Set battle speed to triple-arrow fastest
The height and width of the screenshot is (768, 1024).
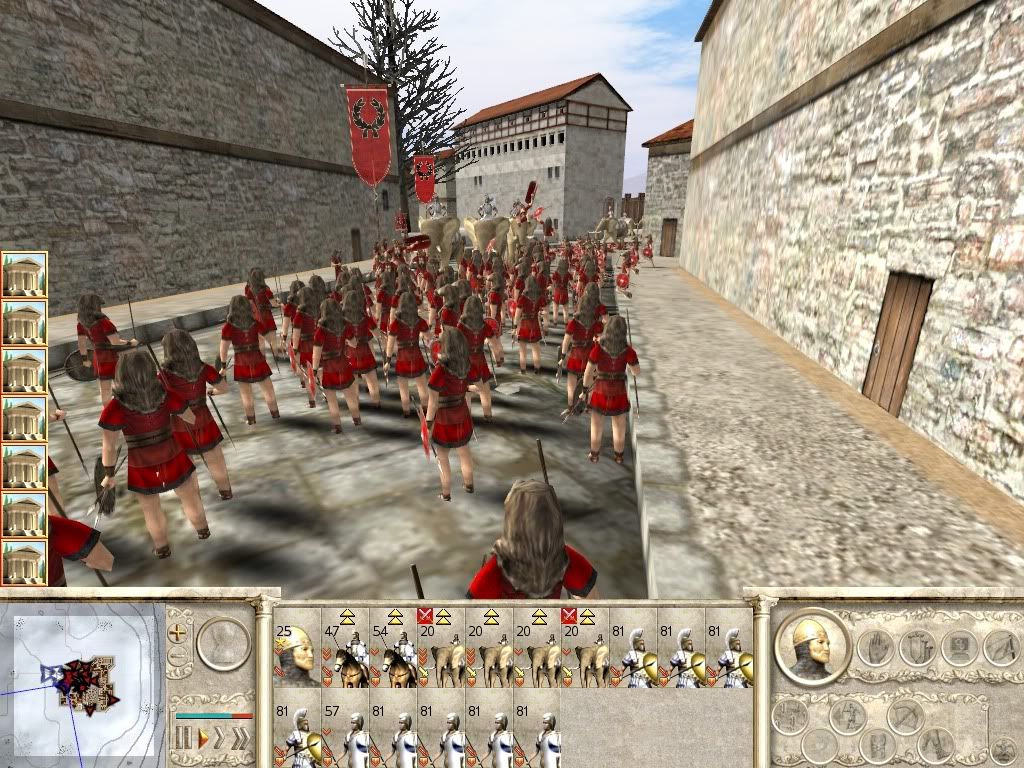241,740
